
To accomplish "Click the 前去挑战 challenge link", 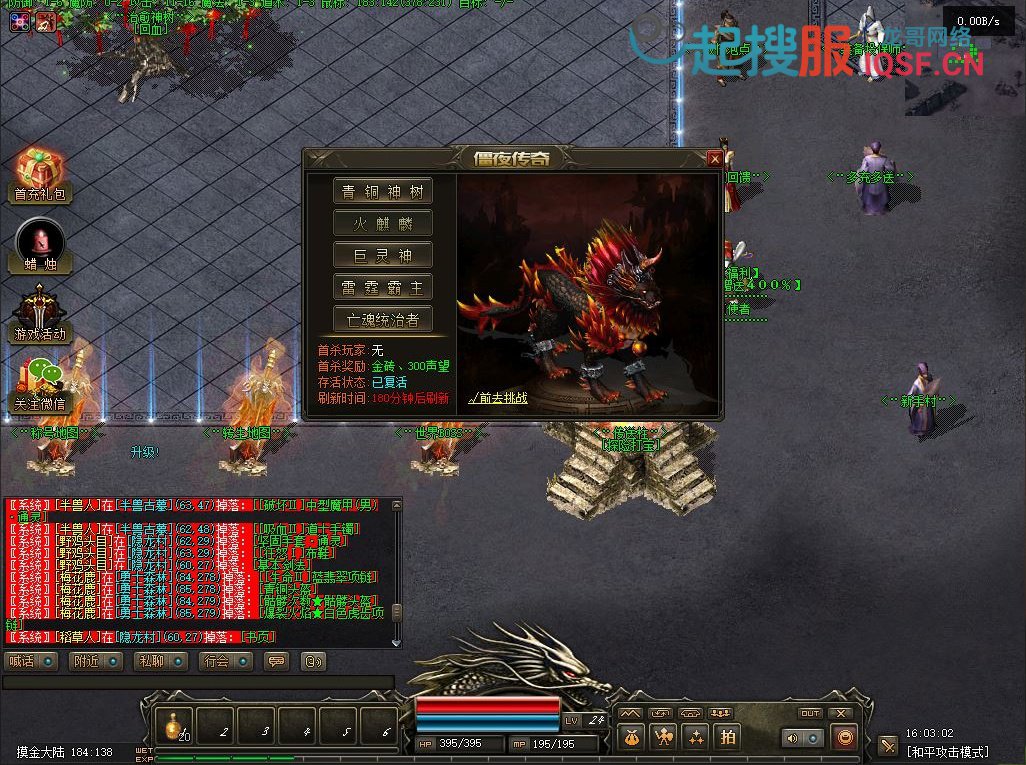I will 498,398.
